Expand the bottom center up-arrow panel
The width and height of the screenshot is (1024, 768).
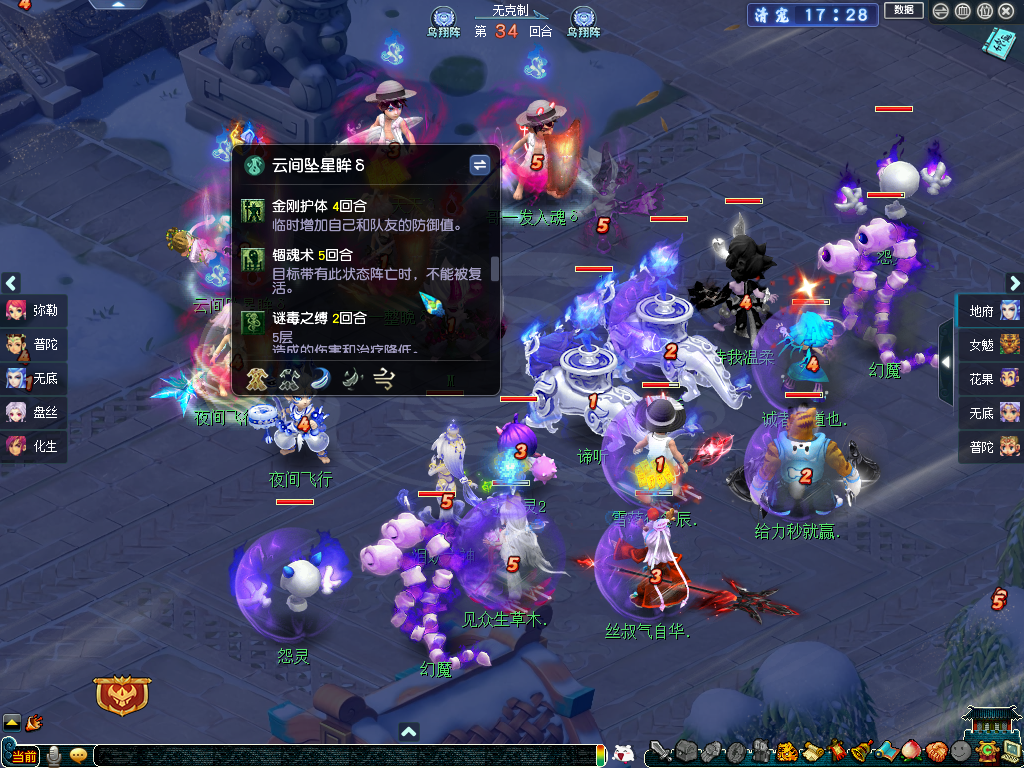[x=408, y=732]
